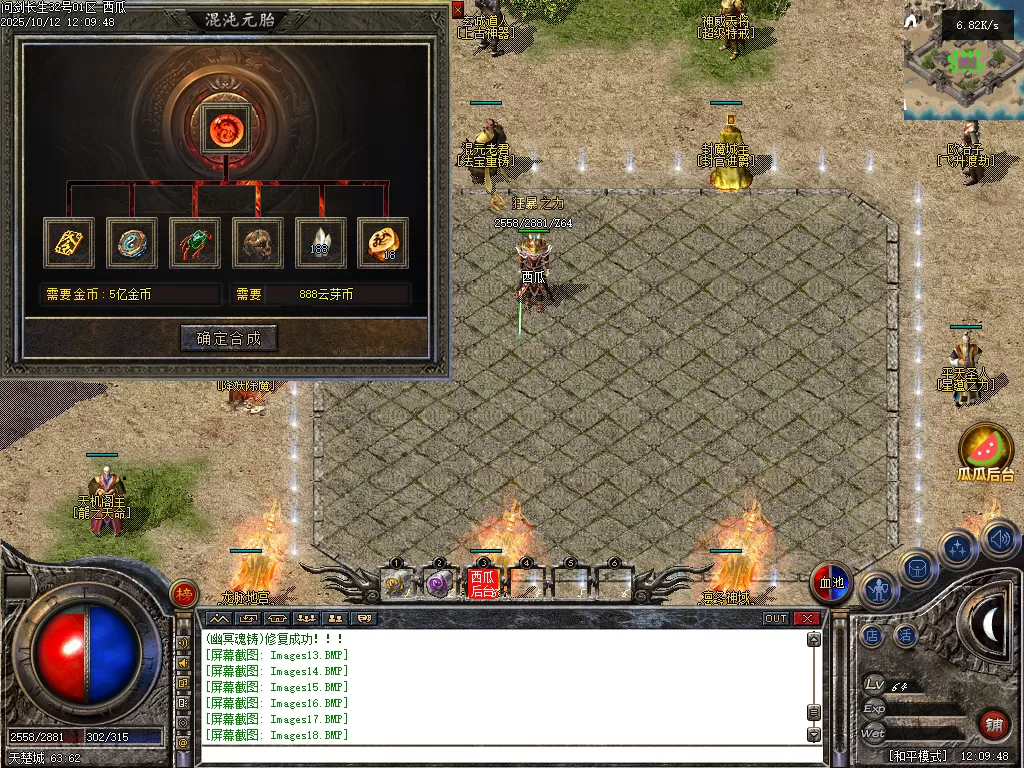Open the bag inventory icon

click(x=917, y=568)
